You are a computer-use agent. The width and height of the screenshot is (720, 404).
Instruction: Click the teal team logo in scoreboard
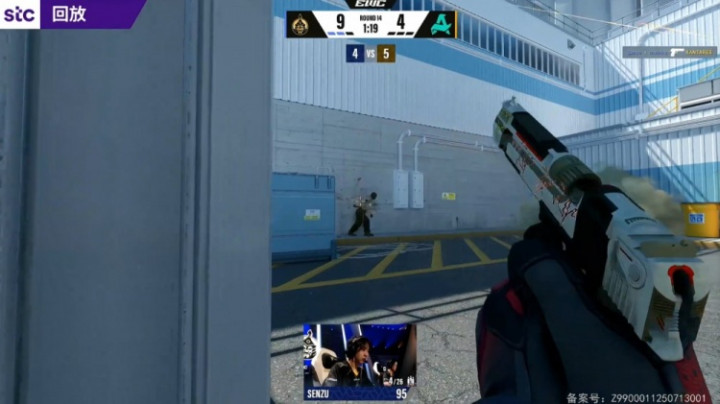click(440, 23)
